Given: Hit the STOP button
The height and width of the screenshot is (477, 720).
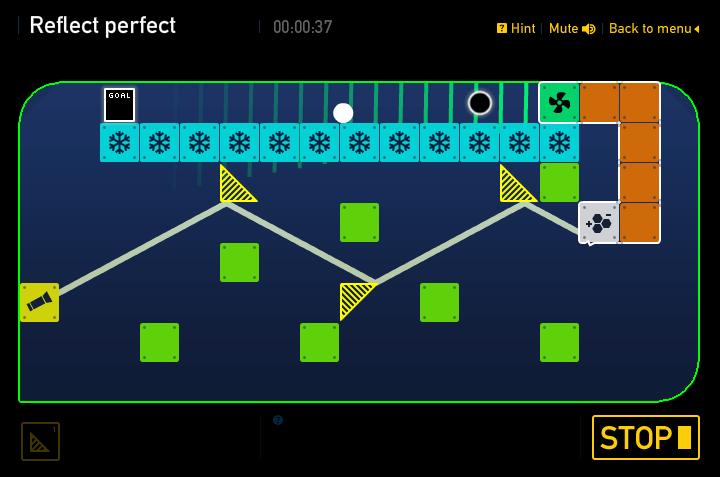Looking at the screenshot, I should click(645, 438).
